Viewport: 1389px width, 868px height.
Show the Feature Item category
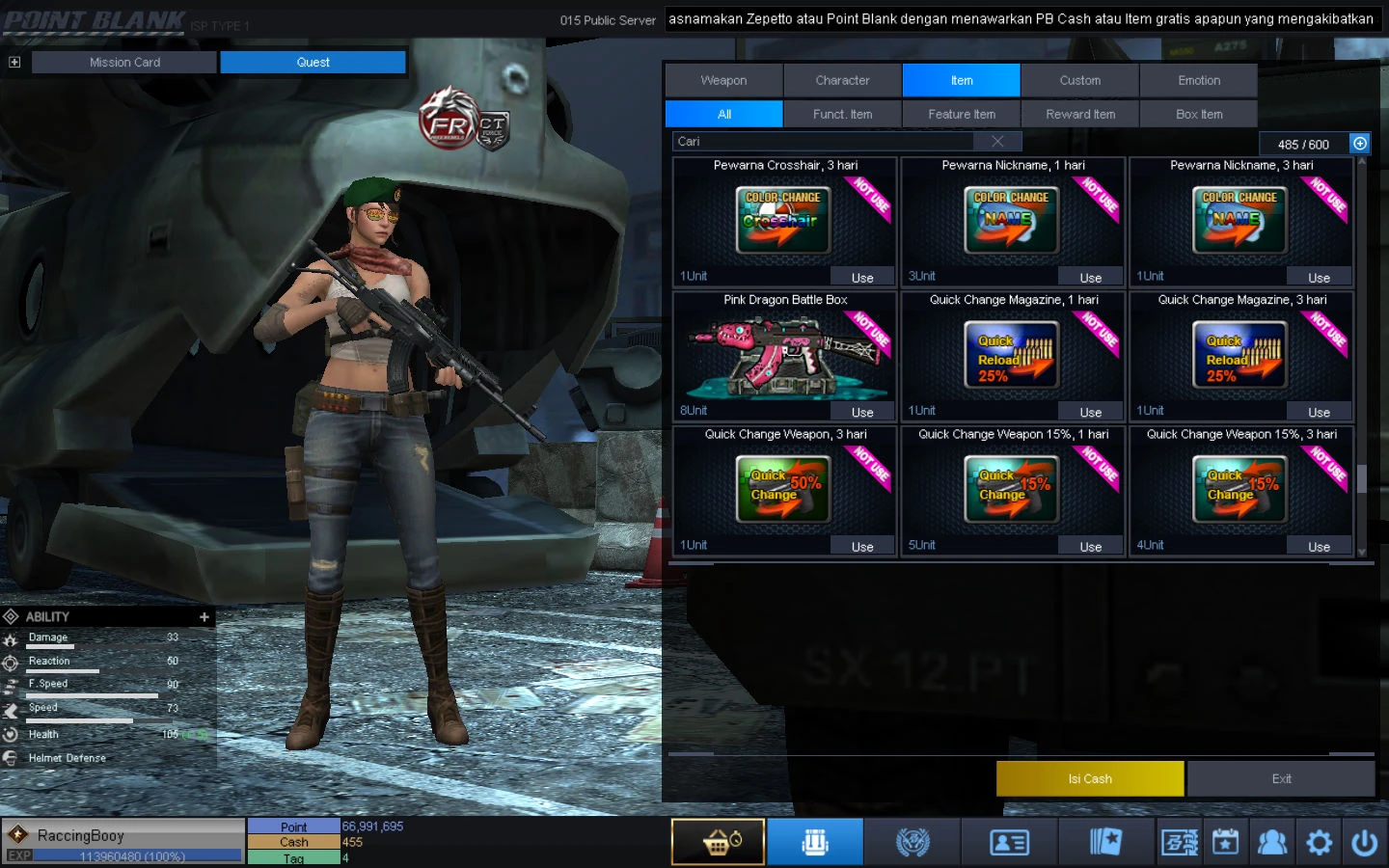coord(961,114)
